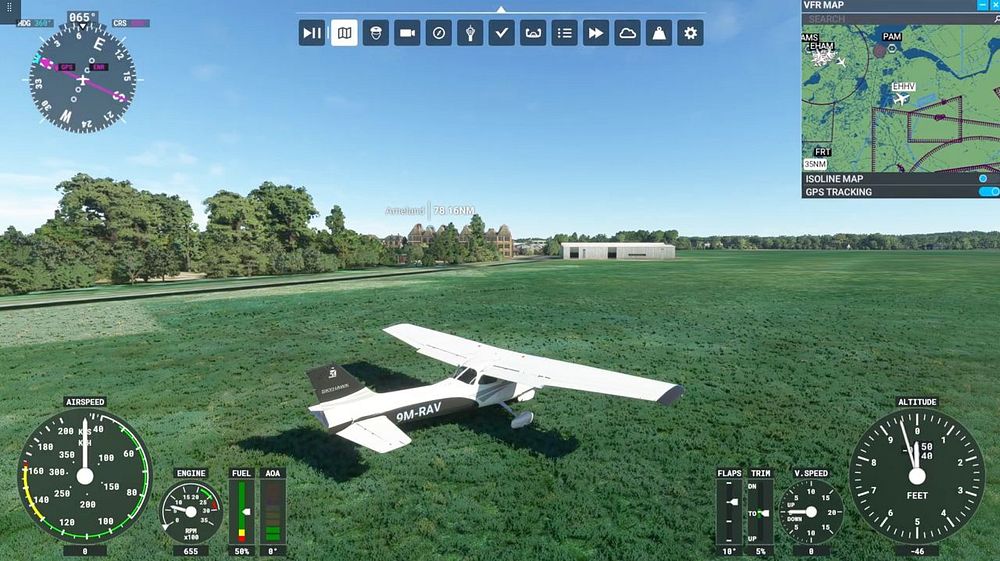This screenshot has height=561, width=1000.
Task: Open the weather cloud panel
Action: tap(628, 33)
